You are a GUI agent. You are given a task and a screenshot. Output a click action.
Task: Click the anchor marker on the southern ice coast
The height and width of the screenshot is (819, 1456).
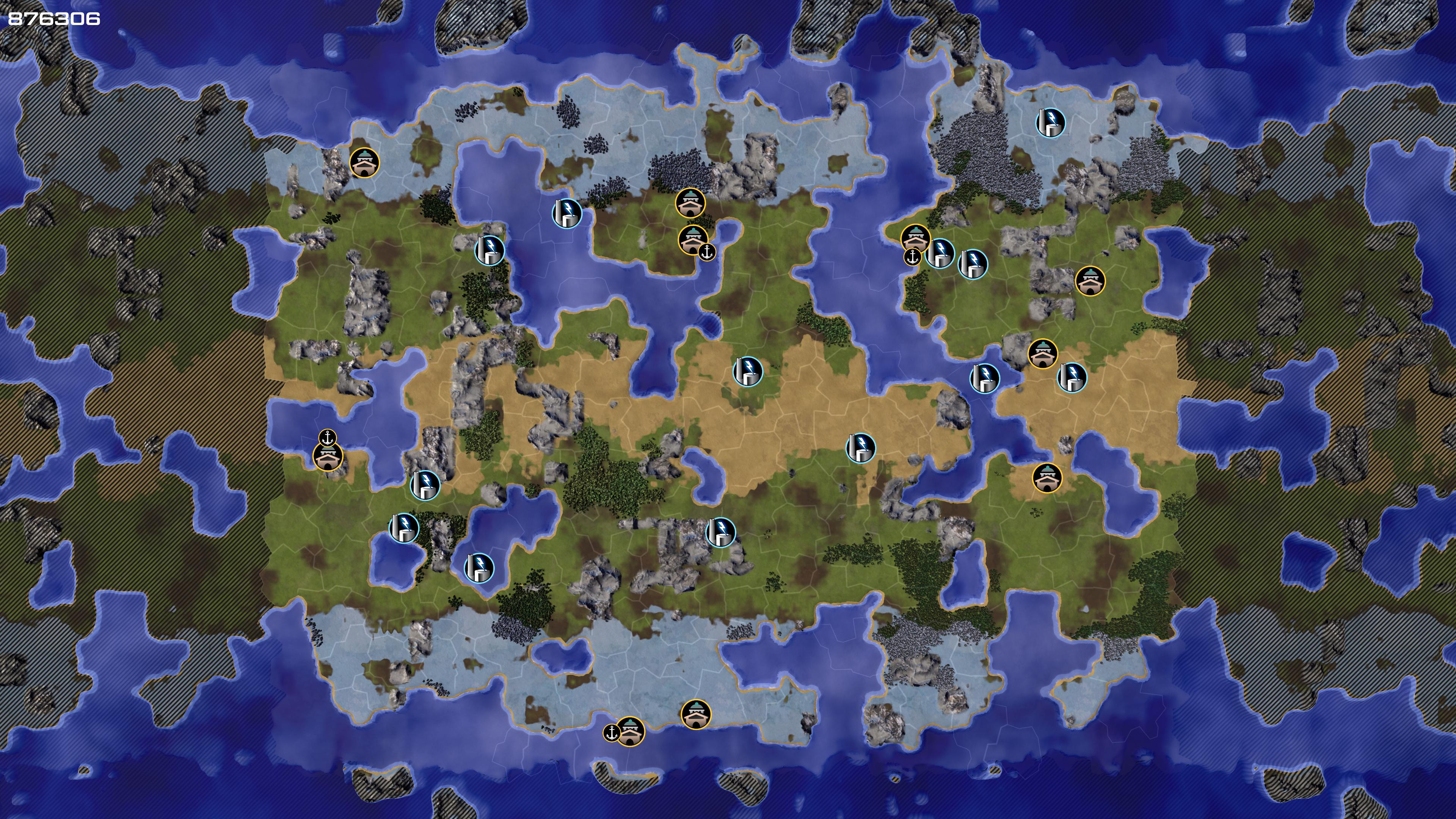(611, 733)
